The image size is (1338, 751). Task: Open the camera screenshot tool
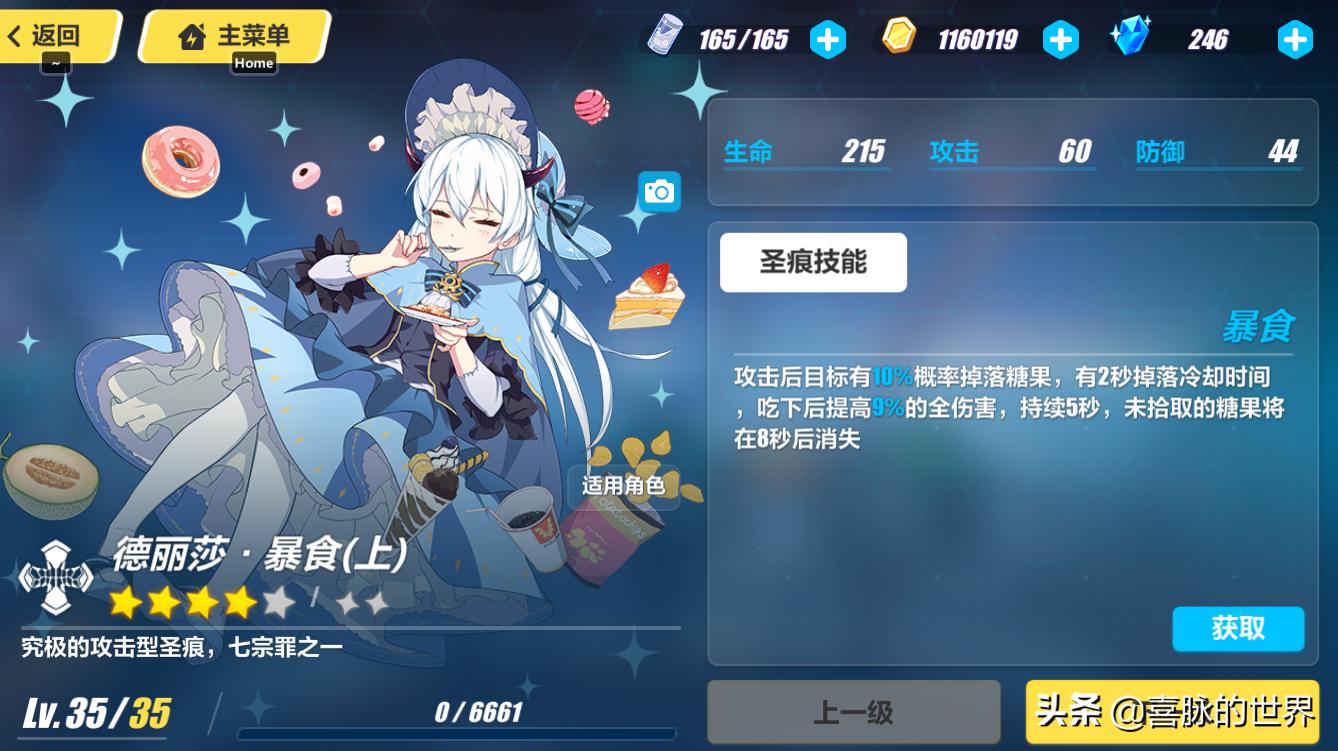pyautogui.click(x=659, y=190)
